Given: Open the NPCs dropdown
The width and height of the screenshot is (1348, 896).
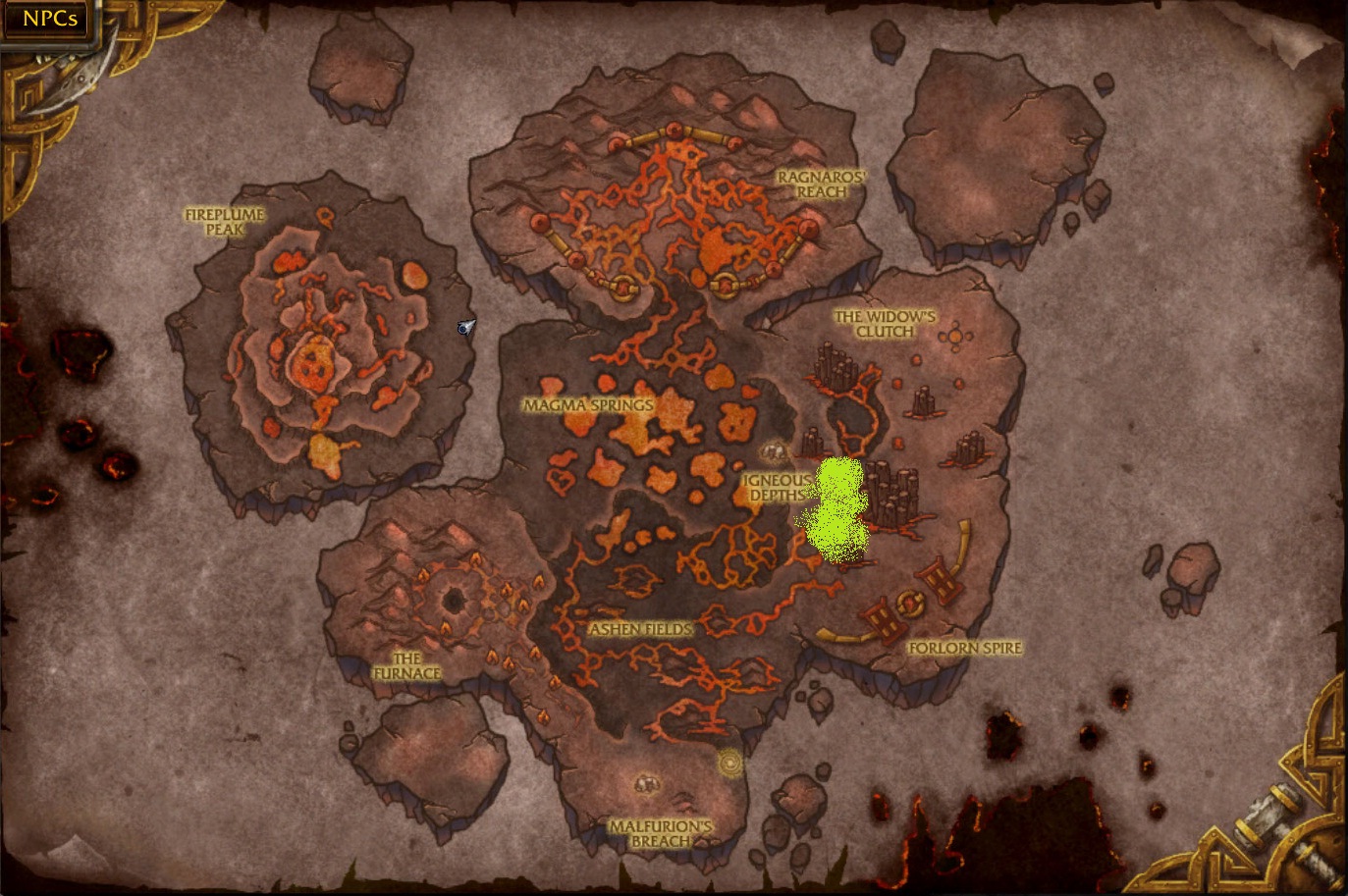Looking at the screenshot, I should pos(48,18).
